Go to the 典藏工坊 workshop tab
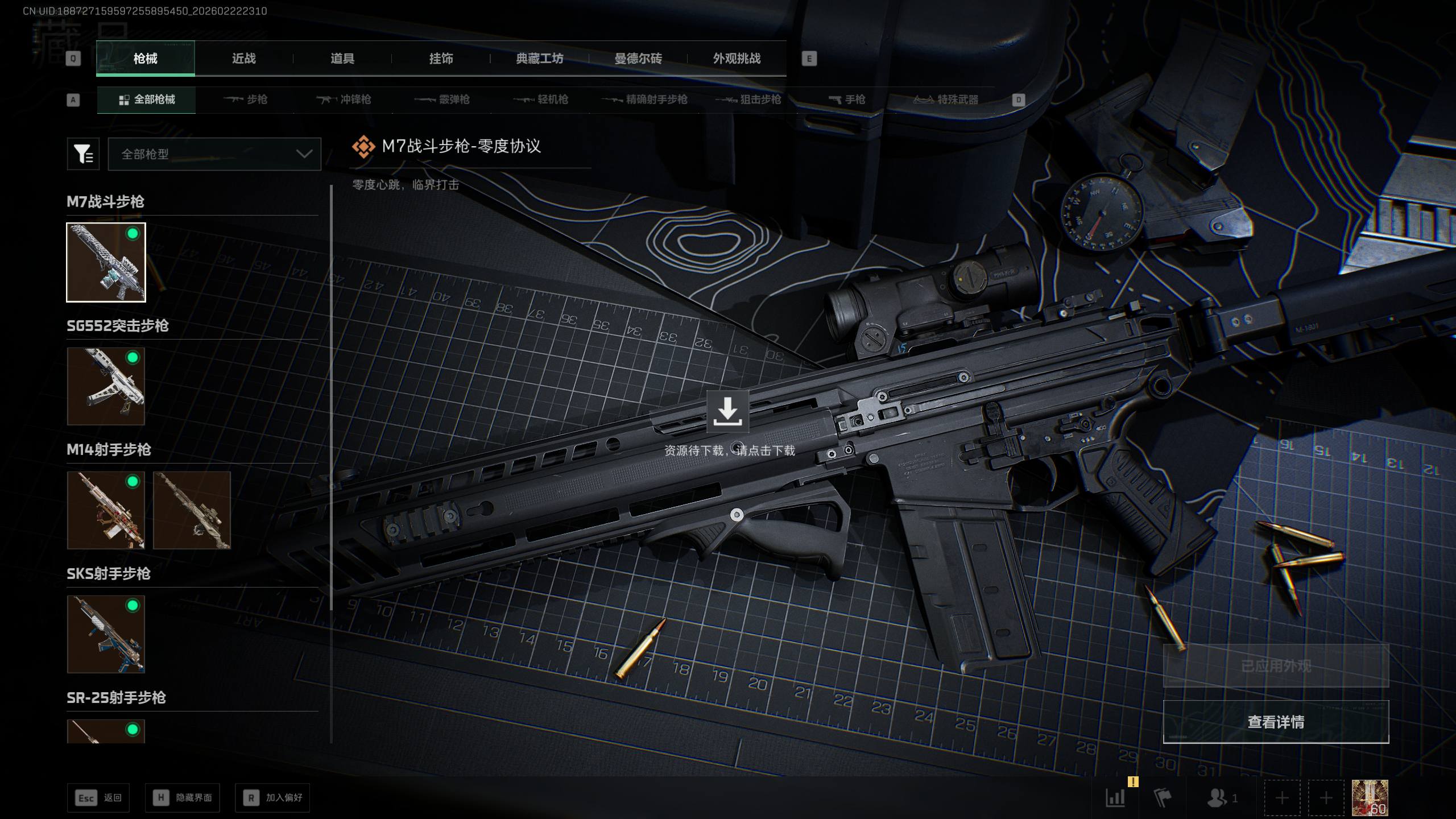The width and height of the screenshot is (1456, 819). pyautogui.click(x=539, y=59)
